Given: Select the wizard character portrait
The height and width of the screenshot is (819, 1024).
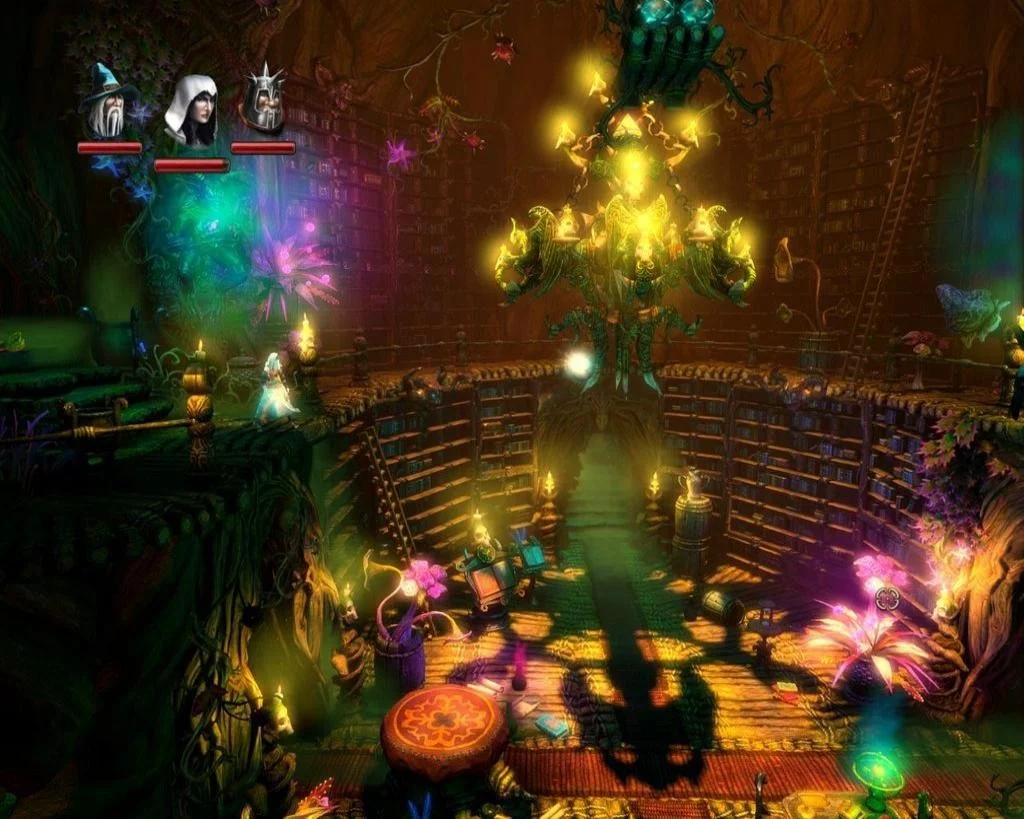Looking at the screenshot, I should pos(108,103).
